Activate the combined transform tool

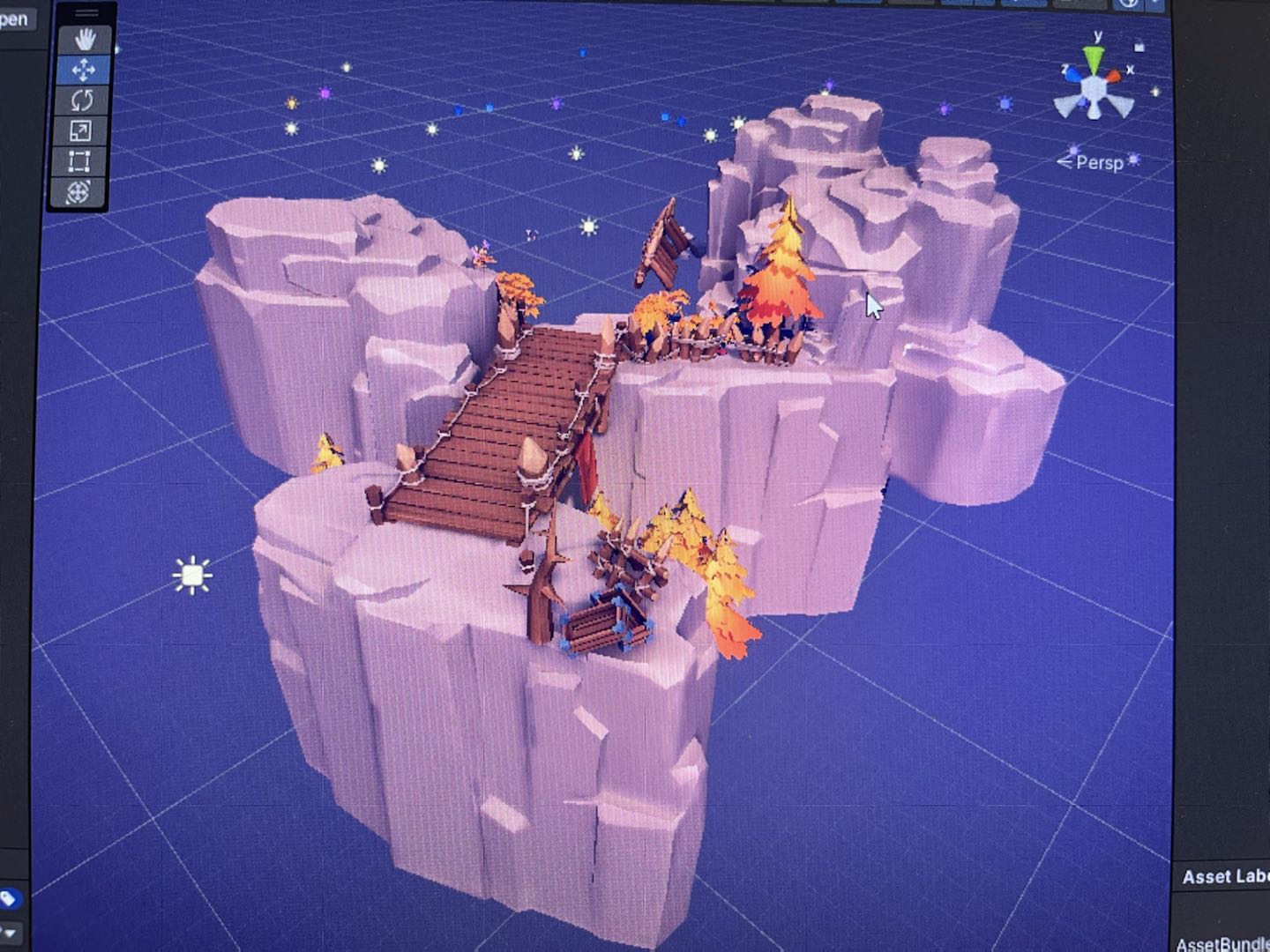click(78, 192)
